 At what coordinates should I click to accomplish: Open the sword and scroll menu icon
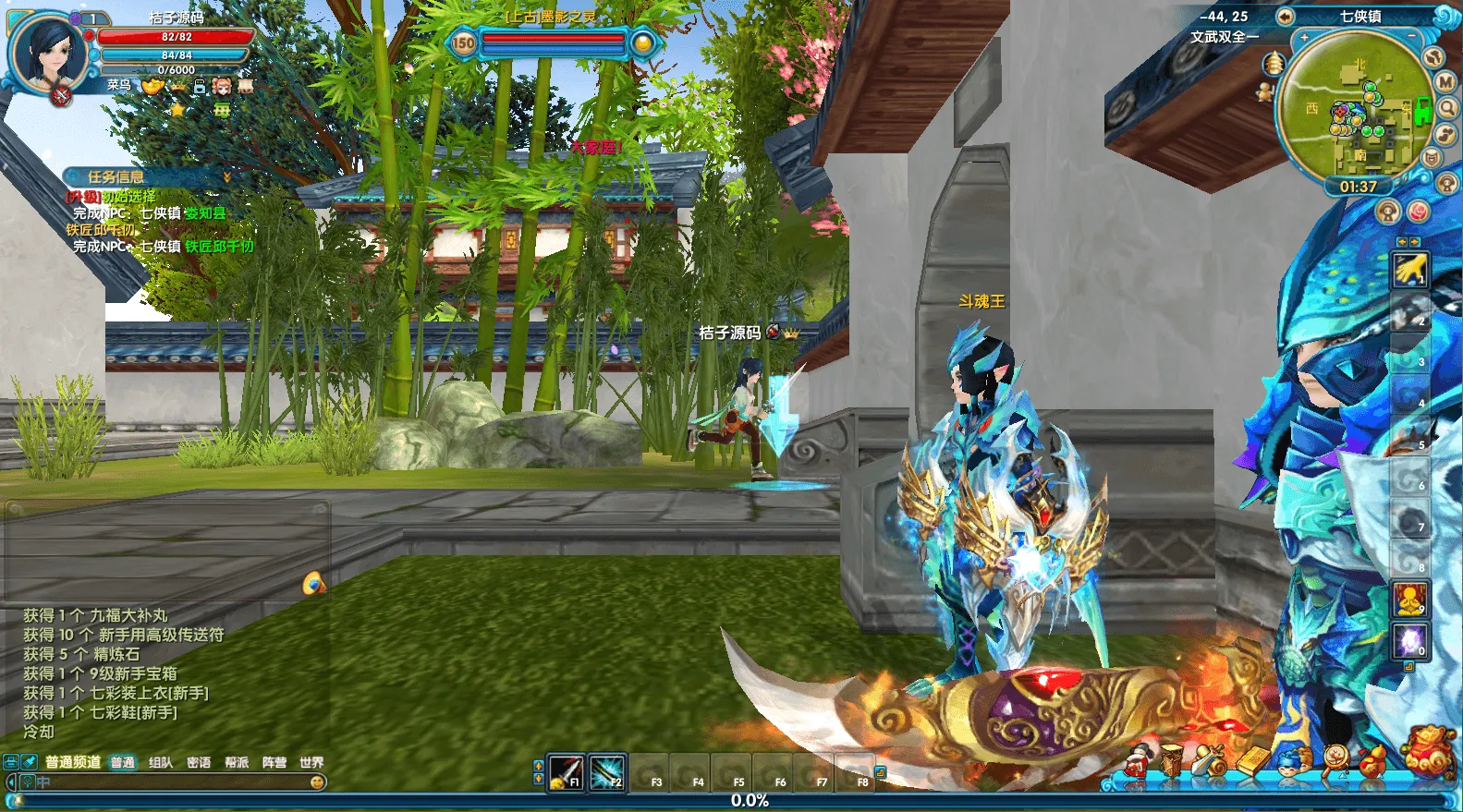point(1207,760)
